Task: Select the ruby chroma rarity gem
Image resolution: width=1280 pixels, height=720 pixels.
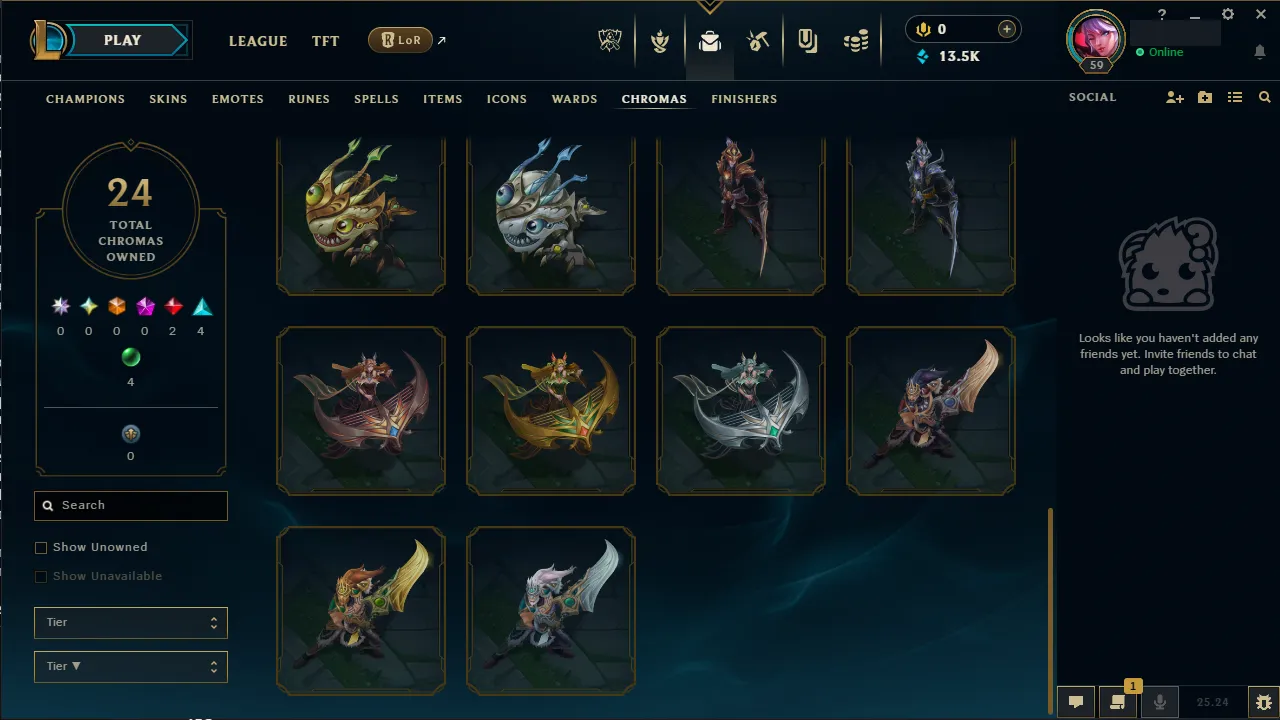Action: [172, 306]
